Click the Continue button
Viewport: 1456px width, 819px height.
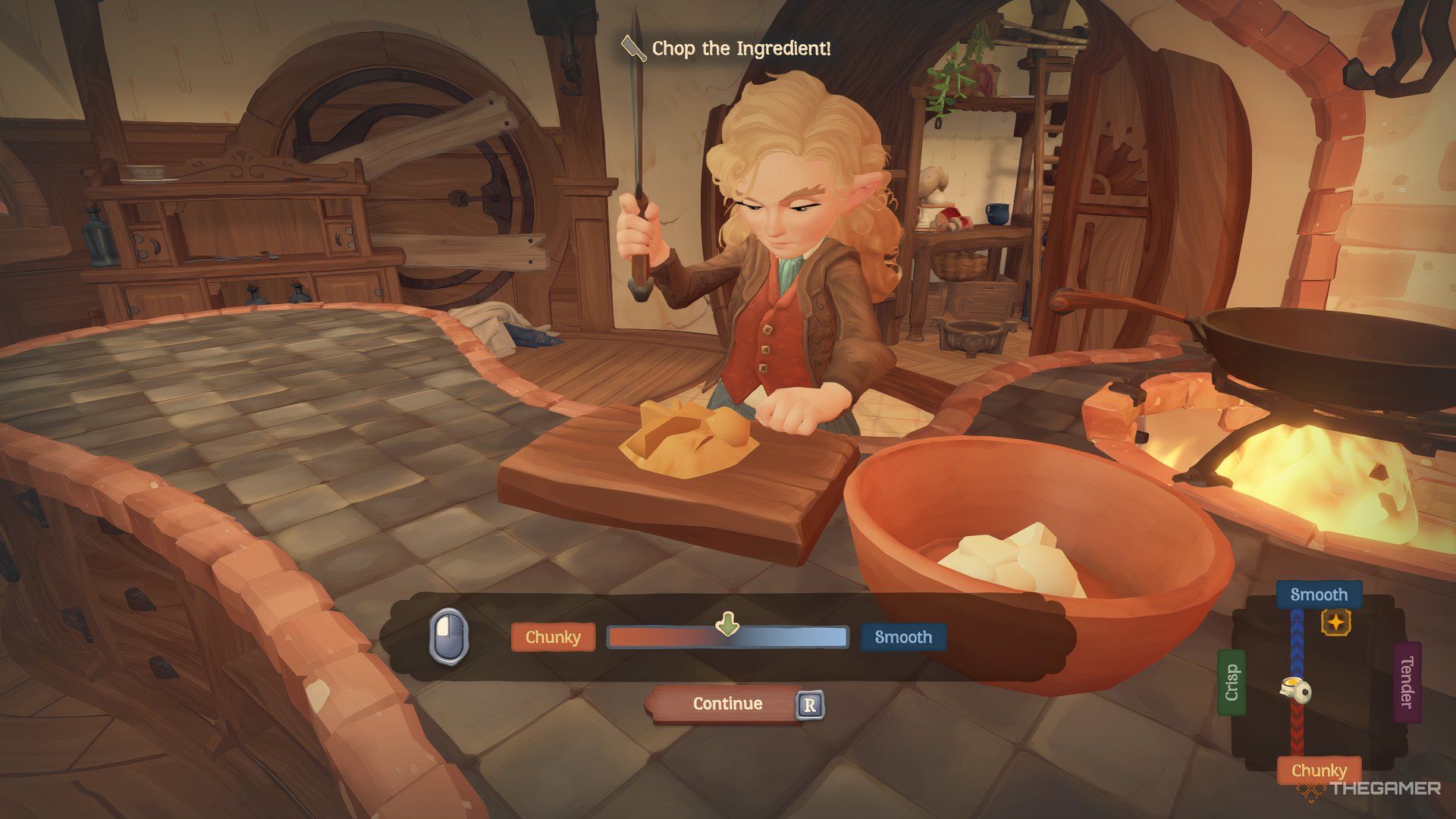(x=726, y=704)
